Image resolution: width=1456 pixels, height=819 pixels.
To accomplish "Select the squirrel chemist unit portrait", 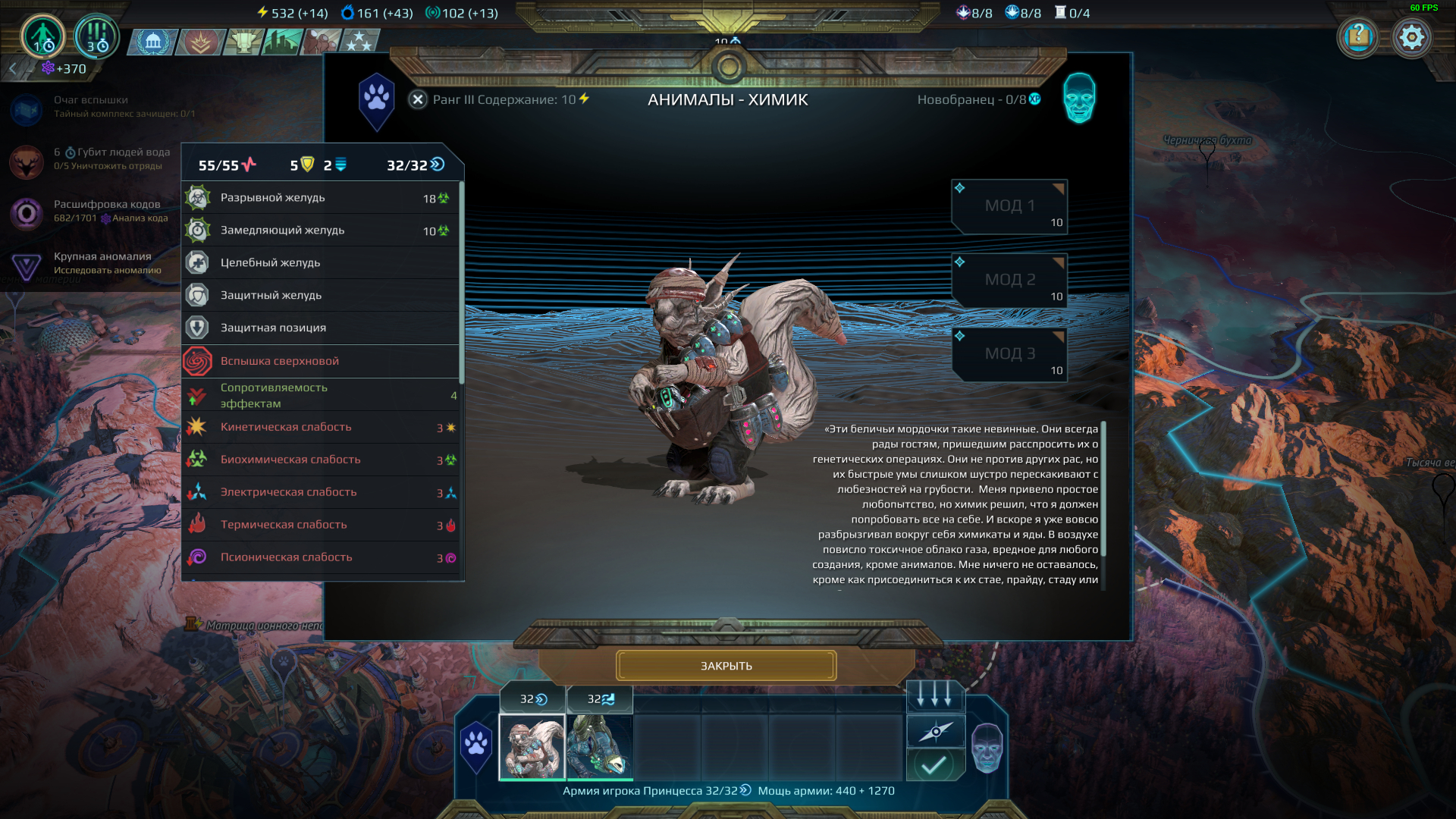I will [x=532, y=747].
